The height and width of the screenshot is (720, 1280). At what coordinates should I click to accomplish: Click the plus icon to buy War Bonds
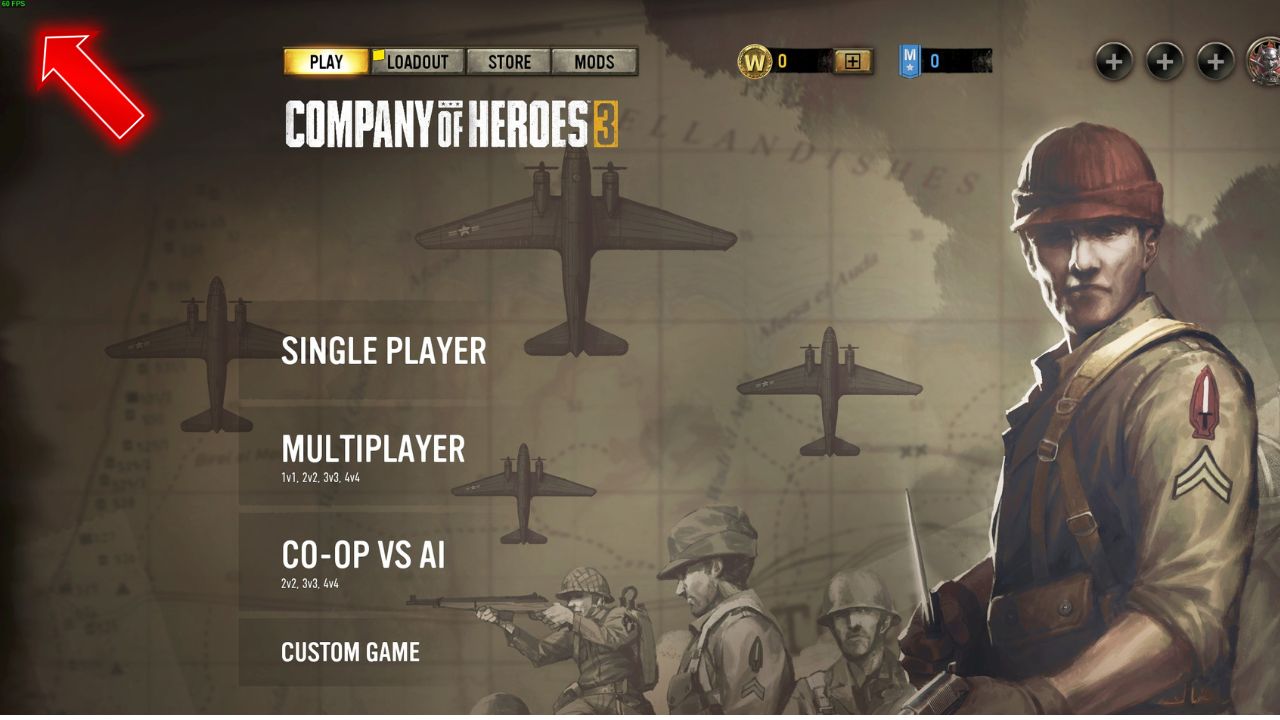coord(851,61)
